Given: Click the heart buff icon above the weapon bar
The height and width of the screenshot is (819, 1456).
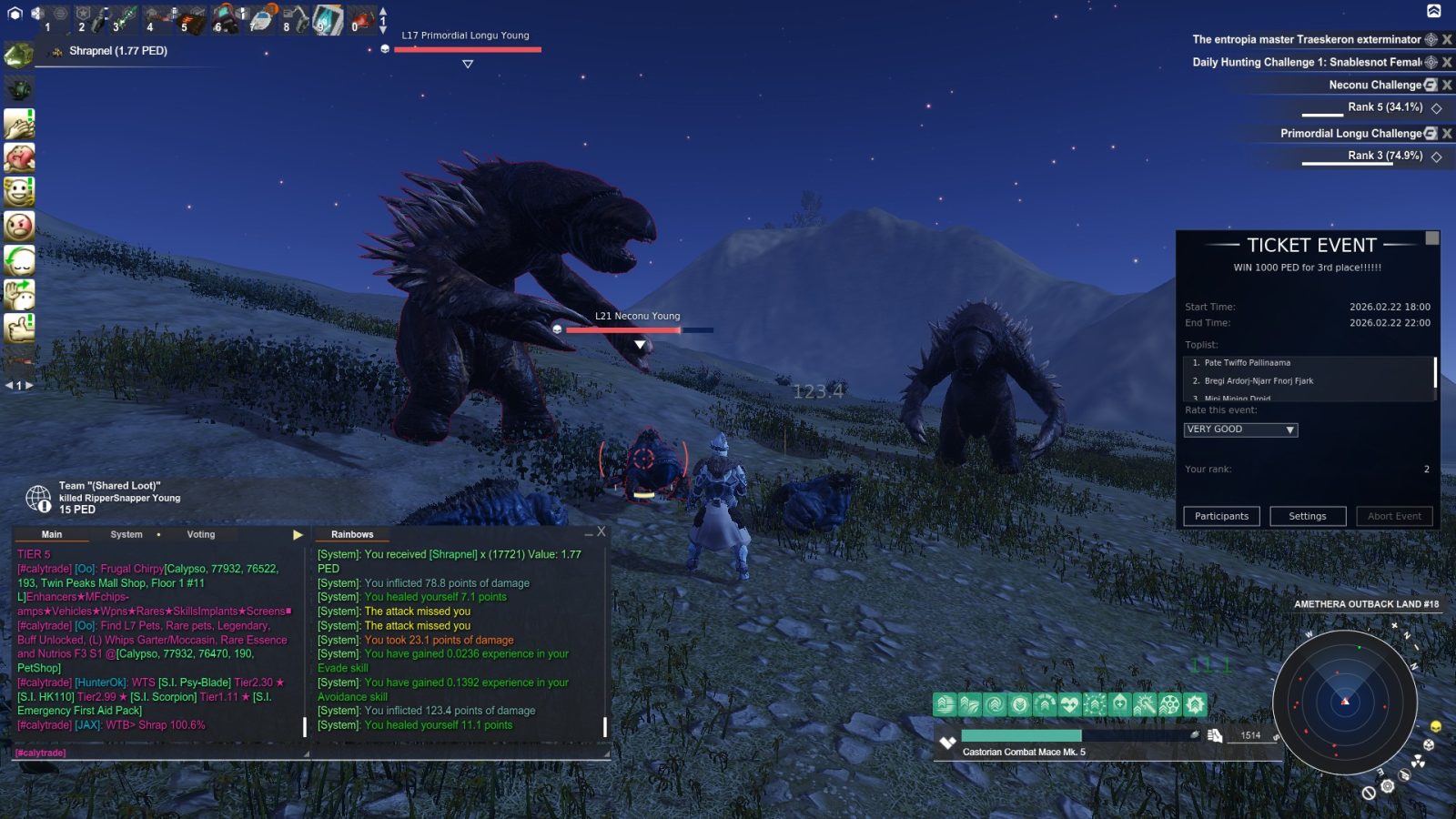Looking at the screenshot, I should [x=1069, y=703].
